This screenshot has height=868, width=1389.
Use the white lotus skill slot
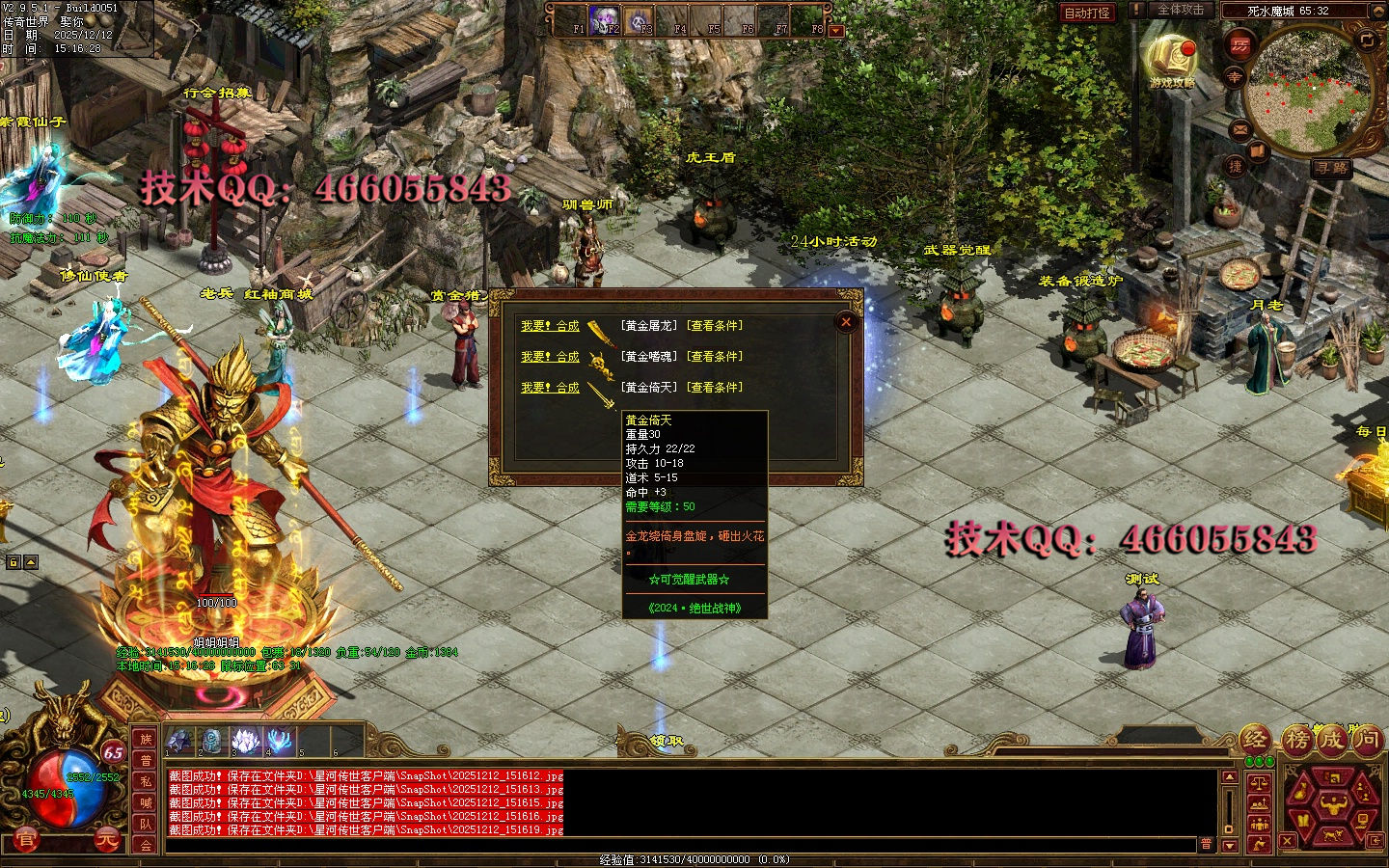coord(246,741)
